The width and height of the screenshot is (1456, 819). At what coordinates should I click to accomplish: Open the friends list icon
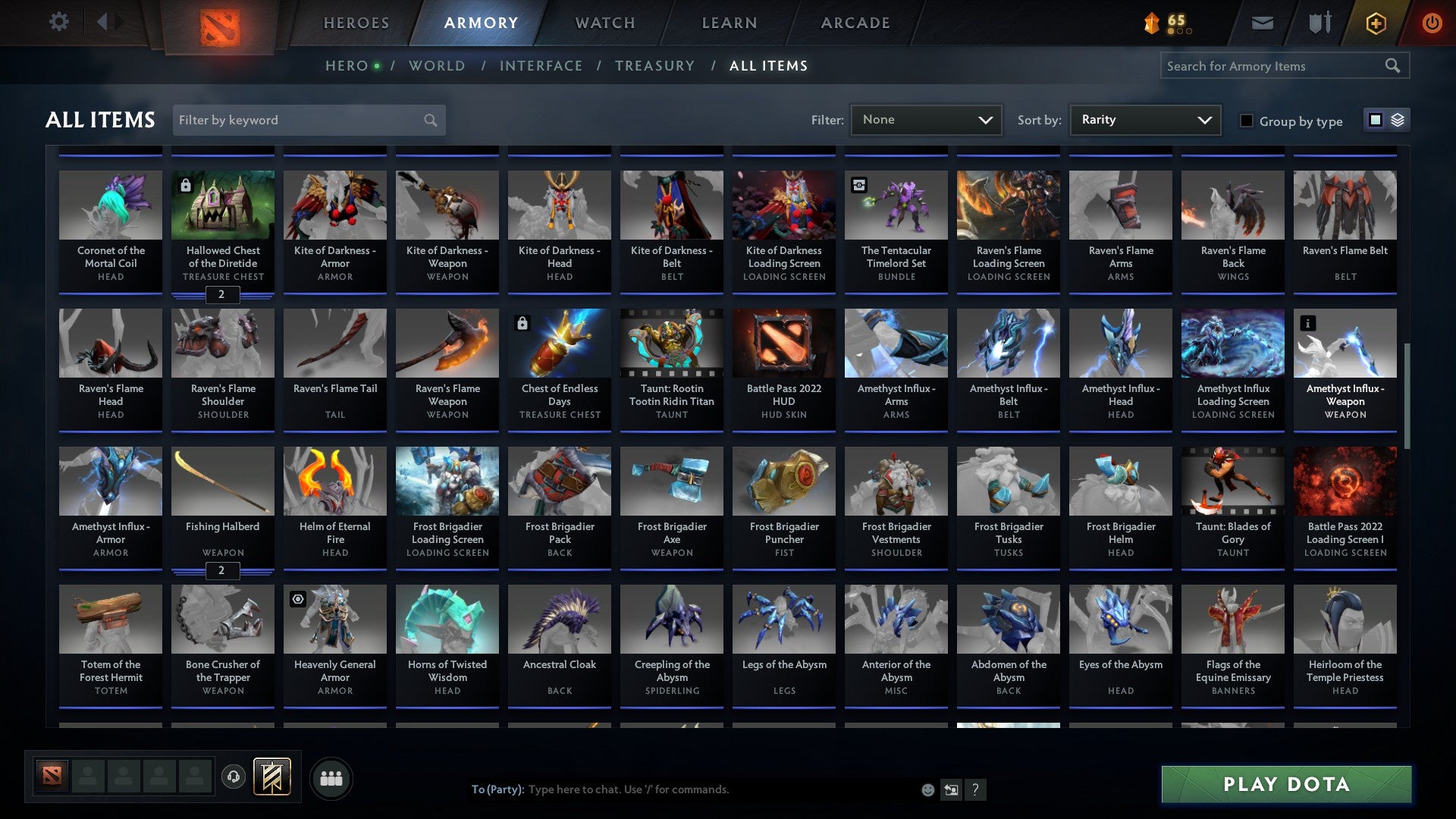331,777
